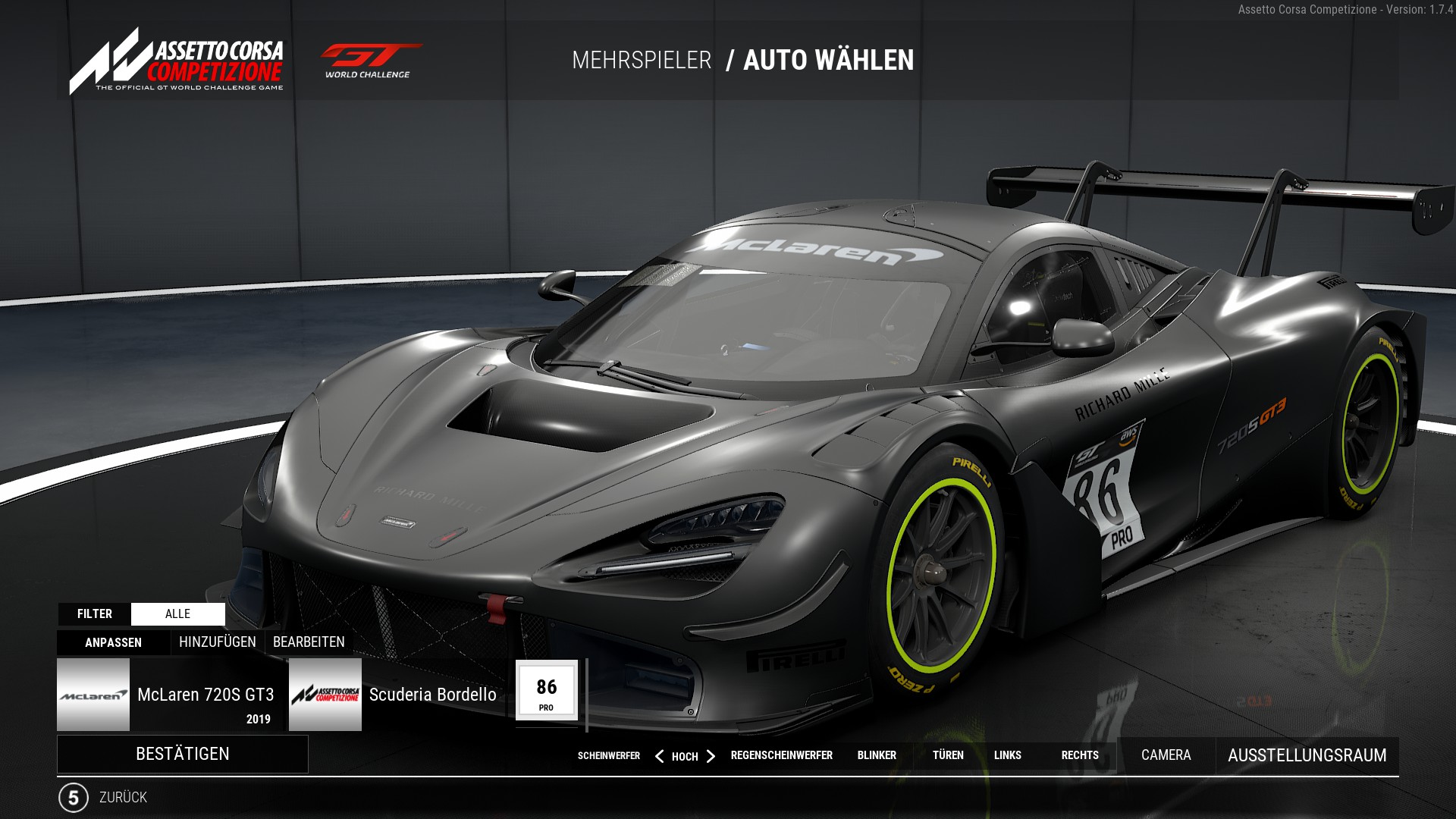The height and width of the screenshot is (819, 1456).
Task: Click the number 86 PRO badge
Action: [x=546, y=690]
